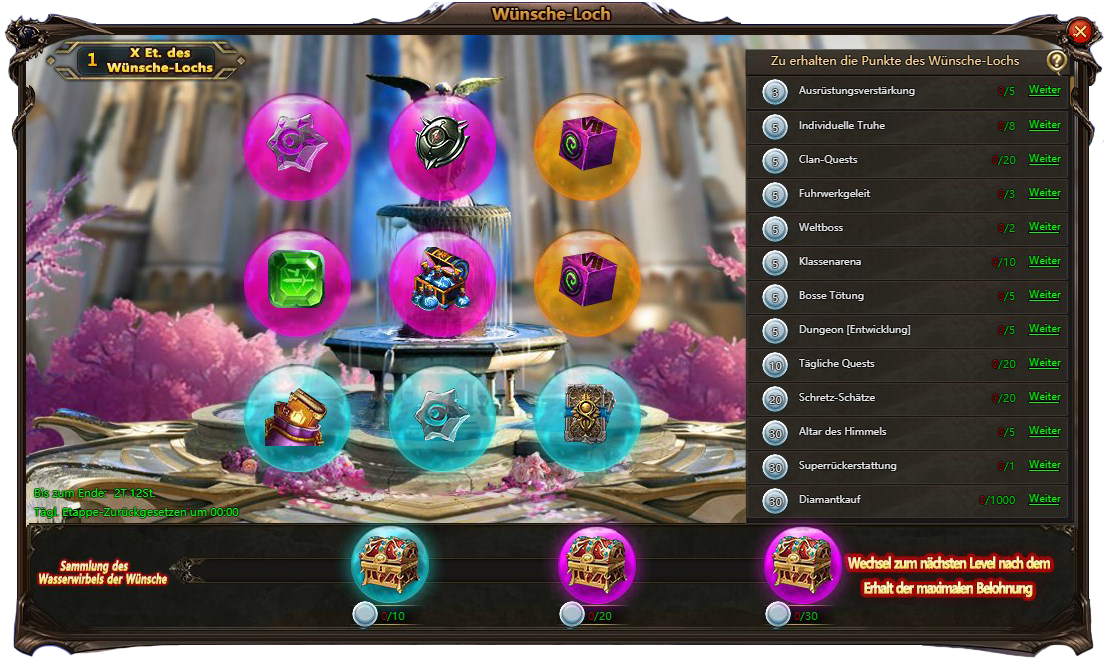Click Weiter for Altar des Himmels
Viewport: 1104px width, 660px height.
point(1044,431)
